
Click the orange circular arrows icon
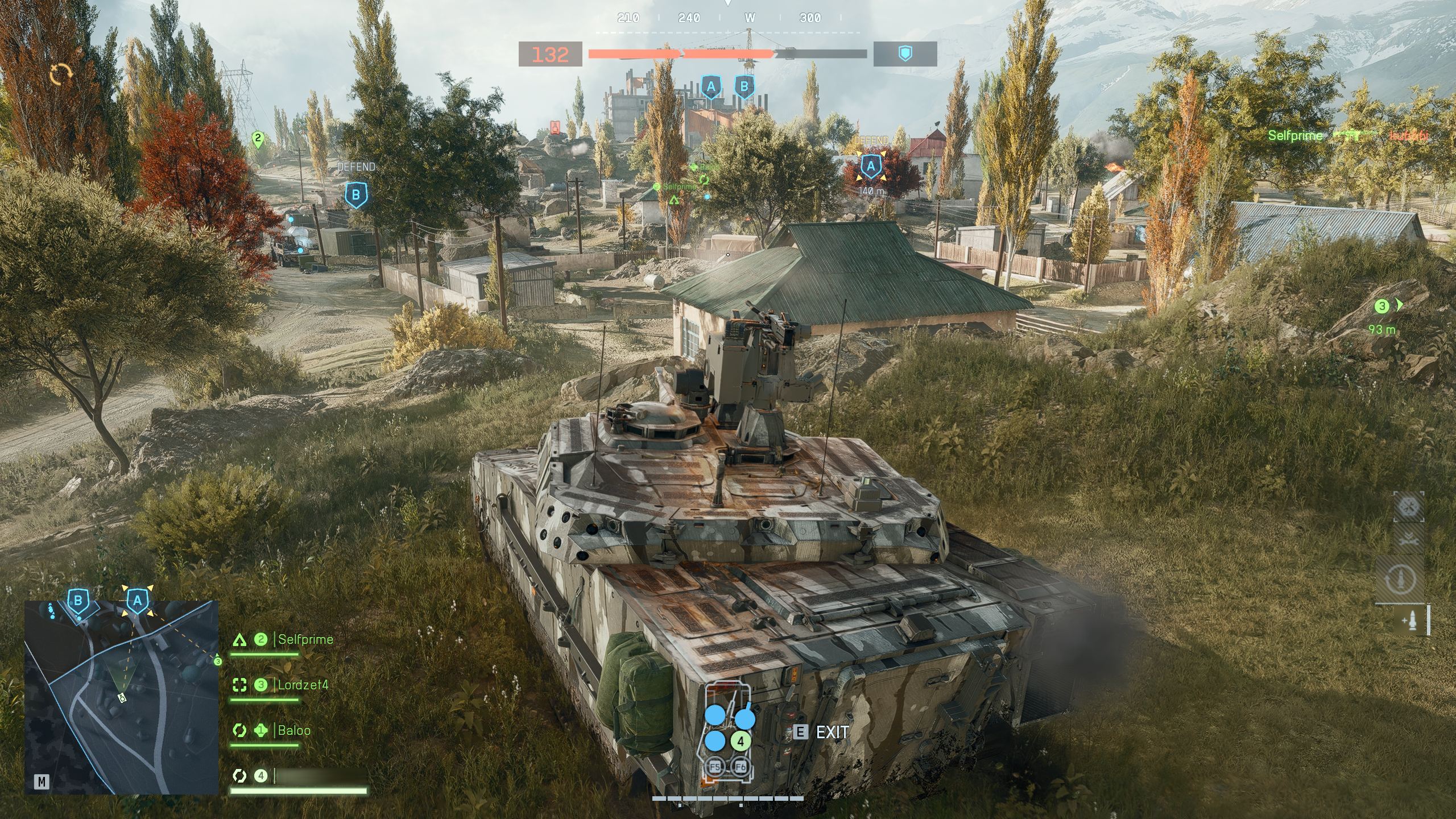61,74
